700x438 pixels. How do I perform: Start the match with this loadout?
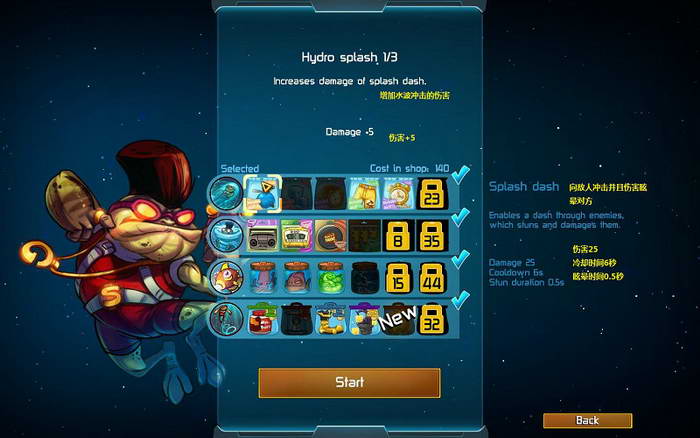349,382
